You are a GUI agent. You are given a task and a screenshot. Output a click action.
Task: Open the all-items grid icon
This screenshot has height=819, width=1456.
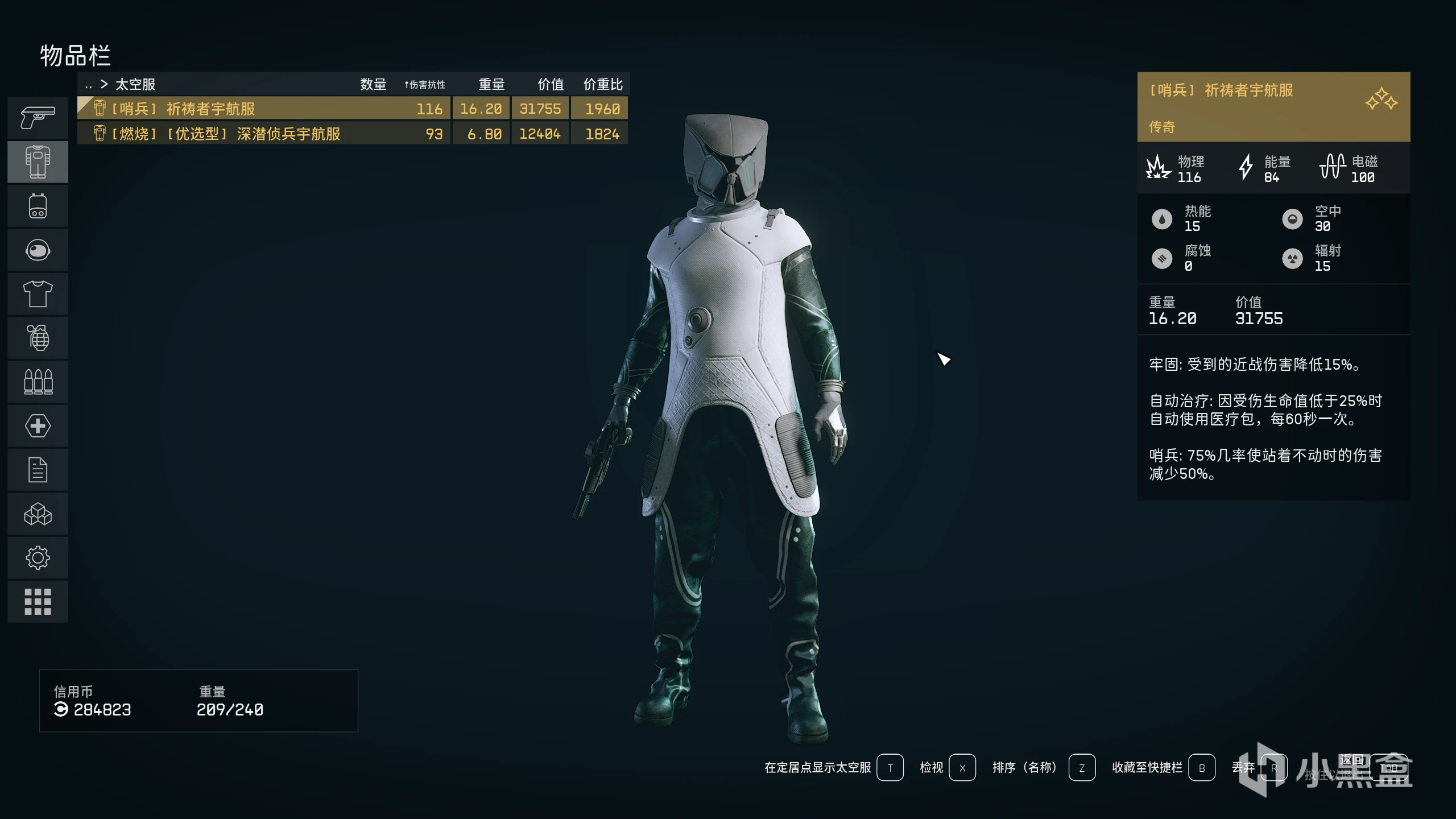coord(38,601)
